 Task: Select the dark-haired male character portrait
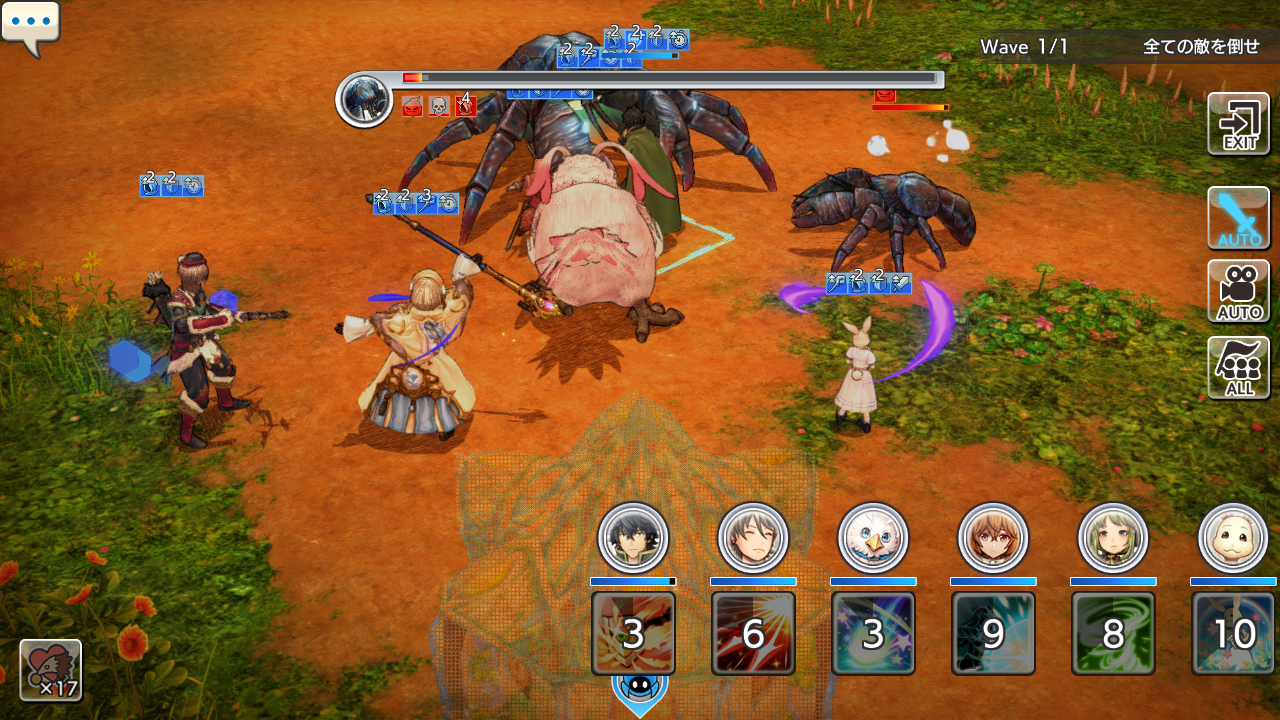pyautogui.click(x=633, y=538)
